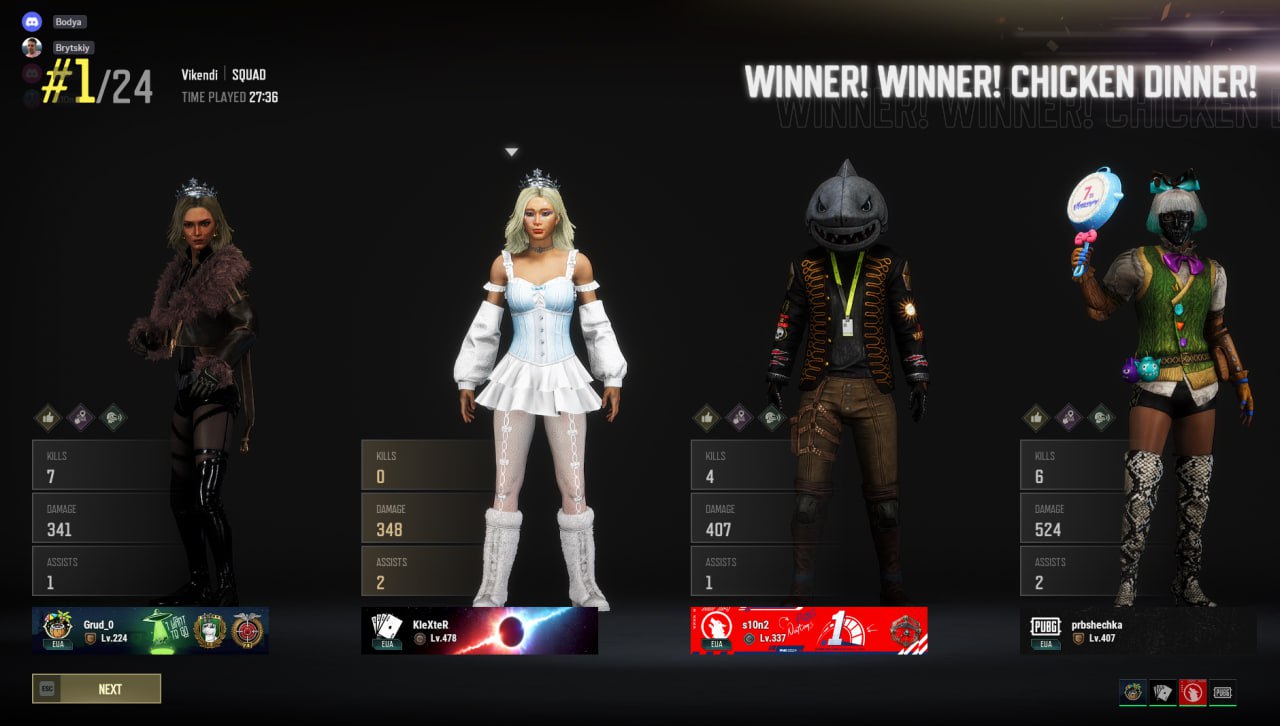Click the green progress bar under s10n2's thumbnail
The image size is (1280, 726).
point(1192,705)
